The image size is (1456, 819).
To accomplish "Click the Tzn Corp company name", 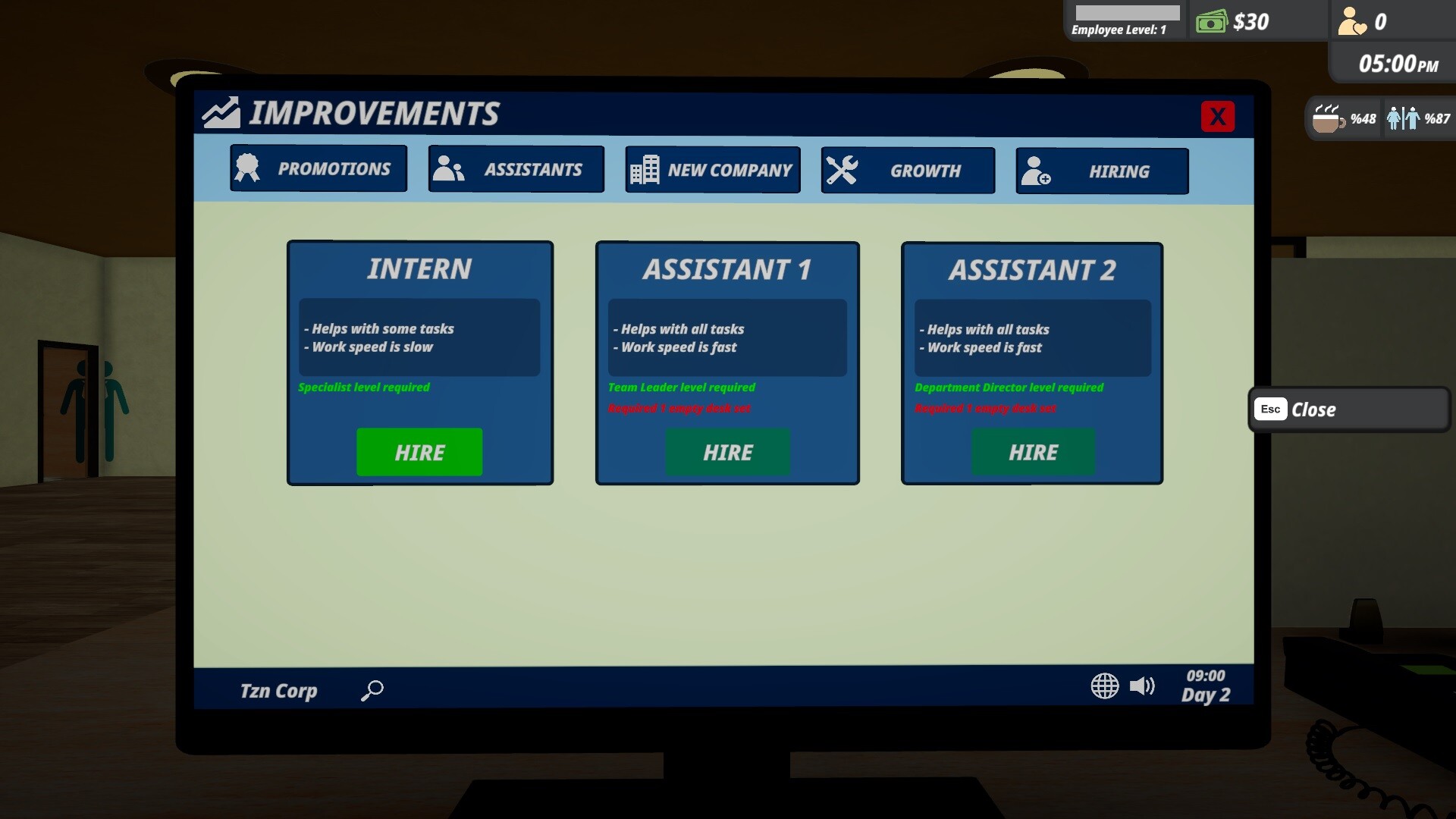I will pos(278,690).
